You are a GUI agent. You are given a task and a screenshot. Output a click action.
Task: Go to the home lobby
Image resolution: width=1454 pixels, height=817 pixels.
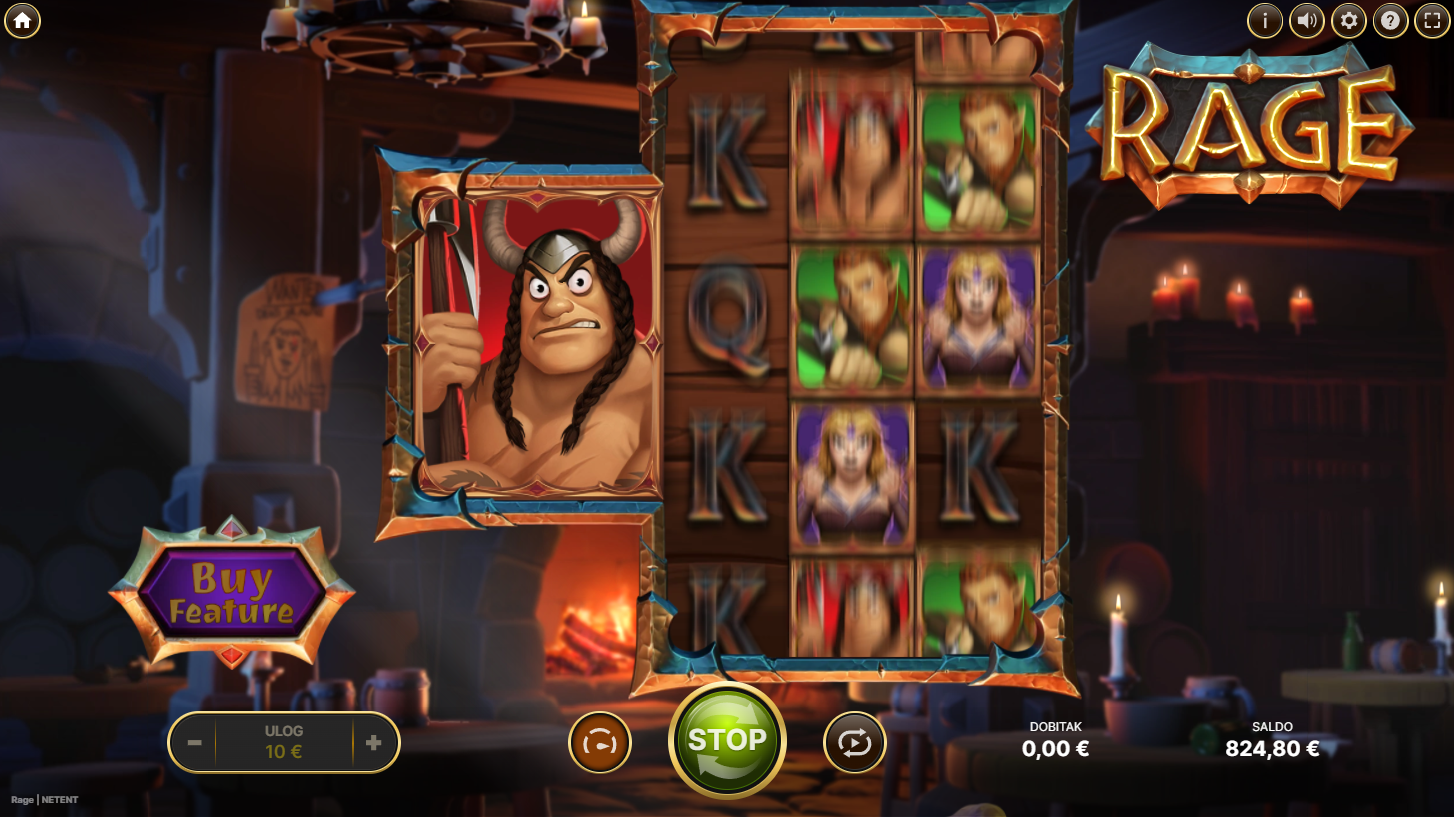22,20
